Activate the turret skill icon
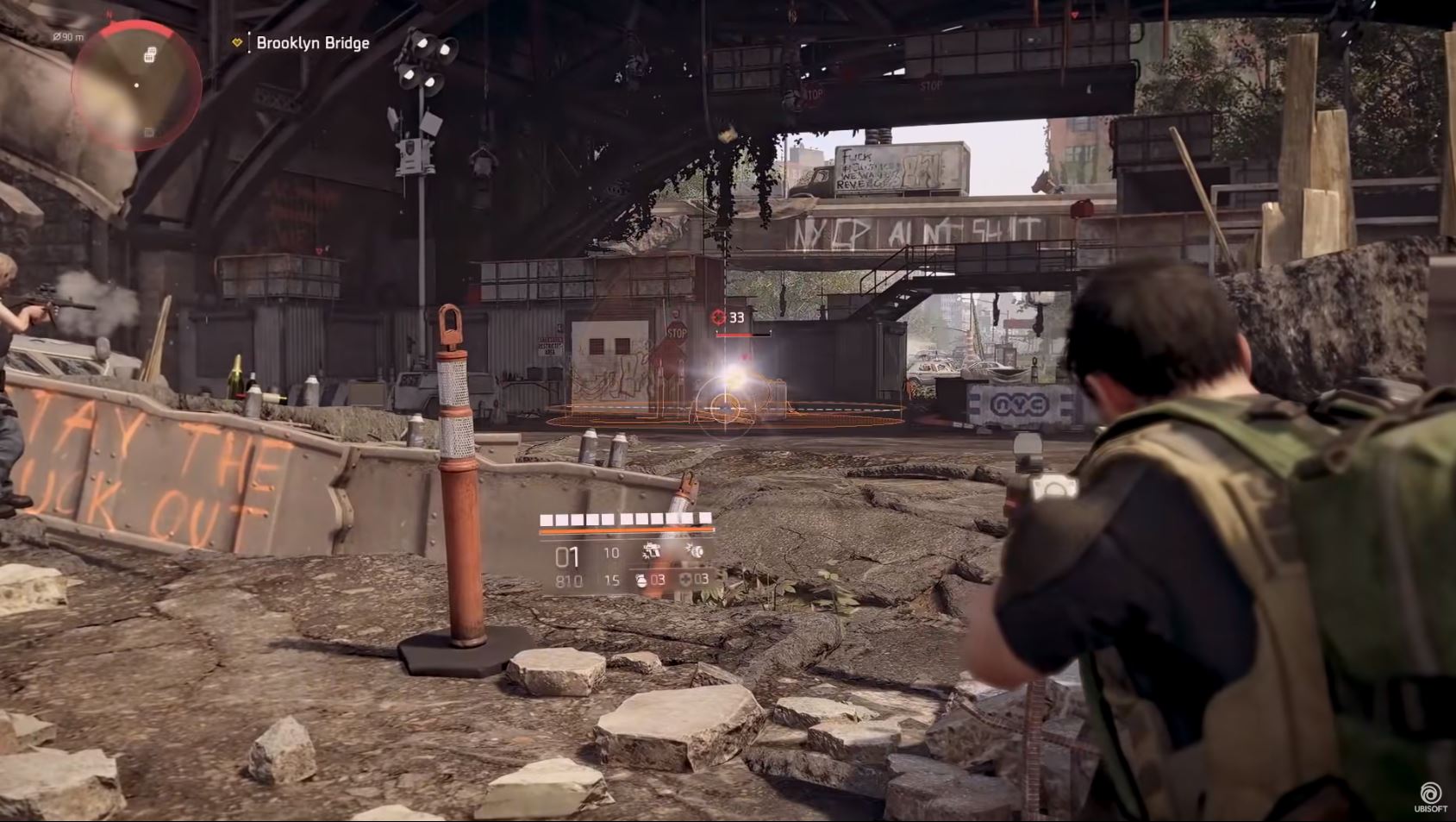 (653, 551)
